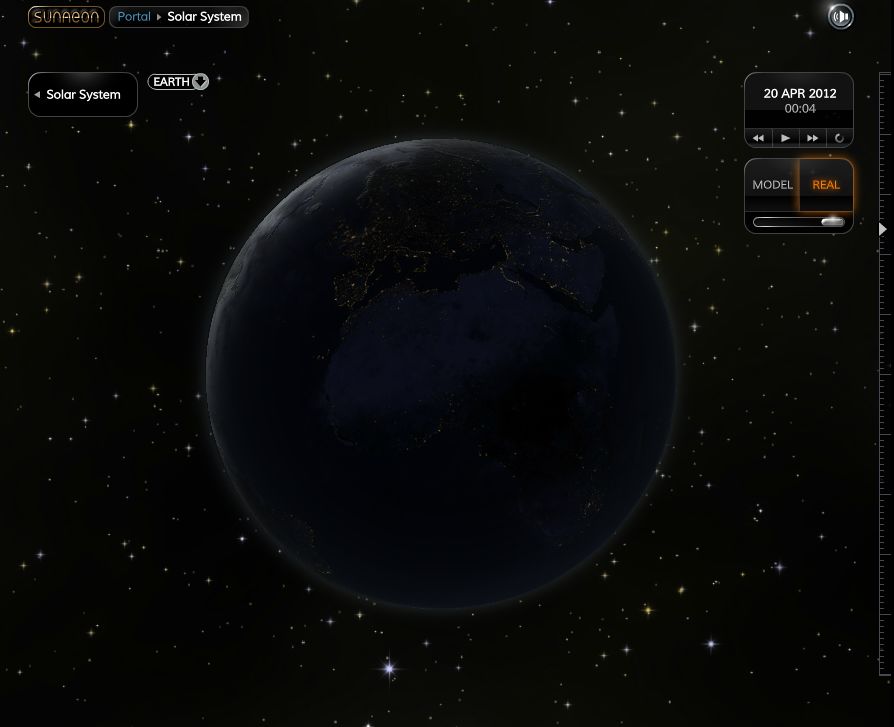Click the arrow marker on the right ruler
Image resolution: width=894 pixels, height=727 pixels.
(x=882, y=229)
